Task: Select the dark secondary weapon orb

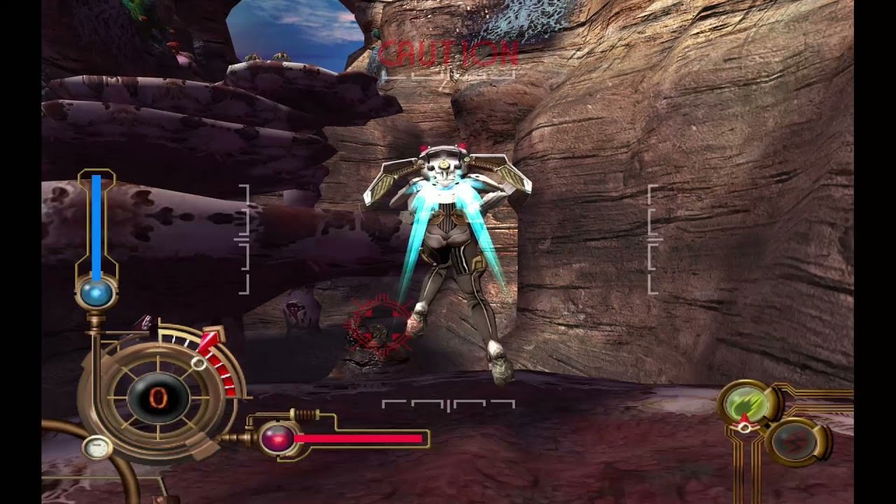Action: 797,441
